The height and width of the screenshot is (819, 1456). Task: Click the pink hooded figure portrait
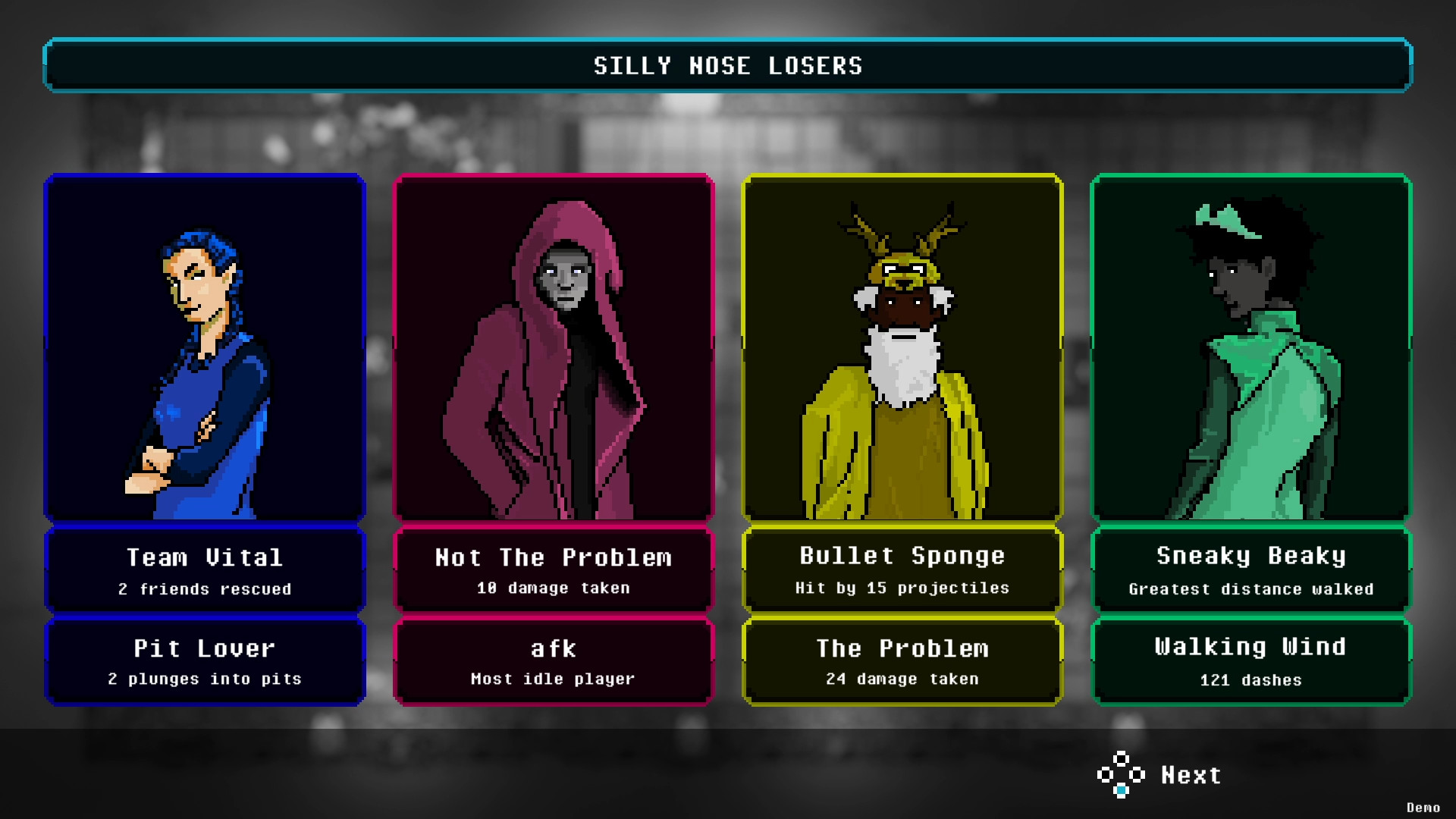tap(554, 345)
